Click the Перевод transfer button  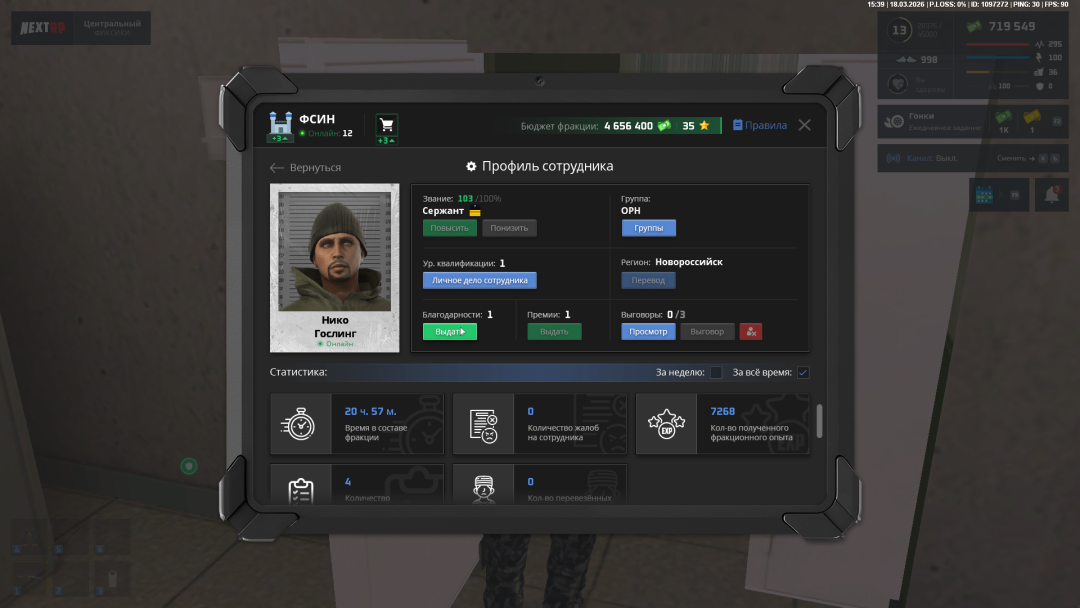click(x=648, y=280)
